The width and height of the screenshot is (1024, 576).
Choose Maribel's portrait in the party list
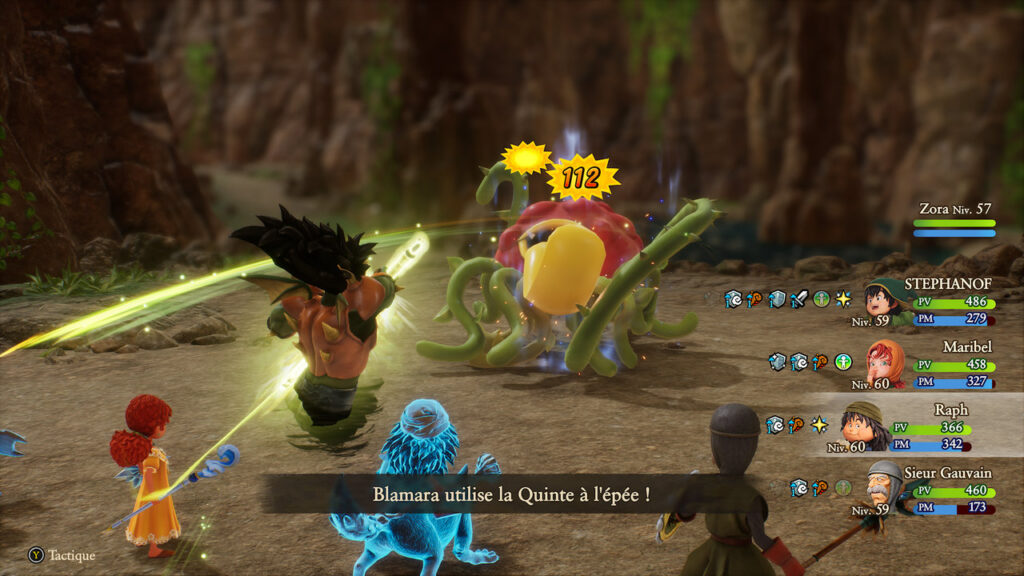click(x=884, y=362)
